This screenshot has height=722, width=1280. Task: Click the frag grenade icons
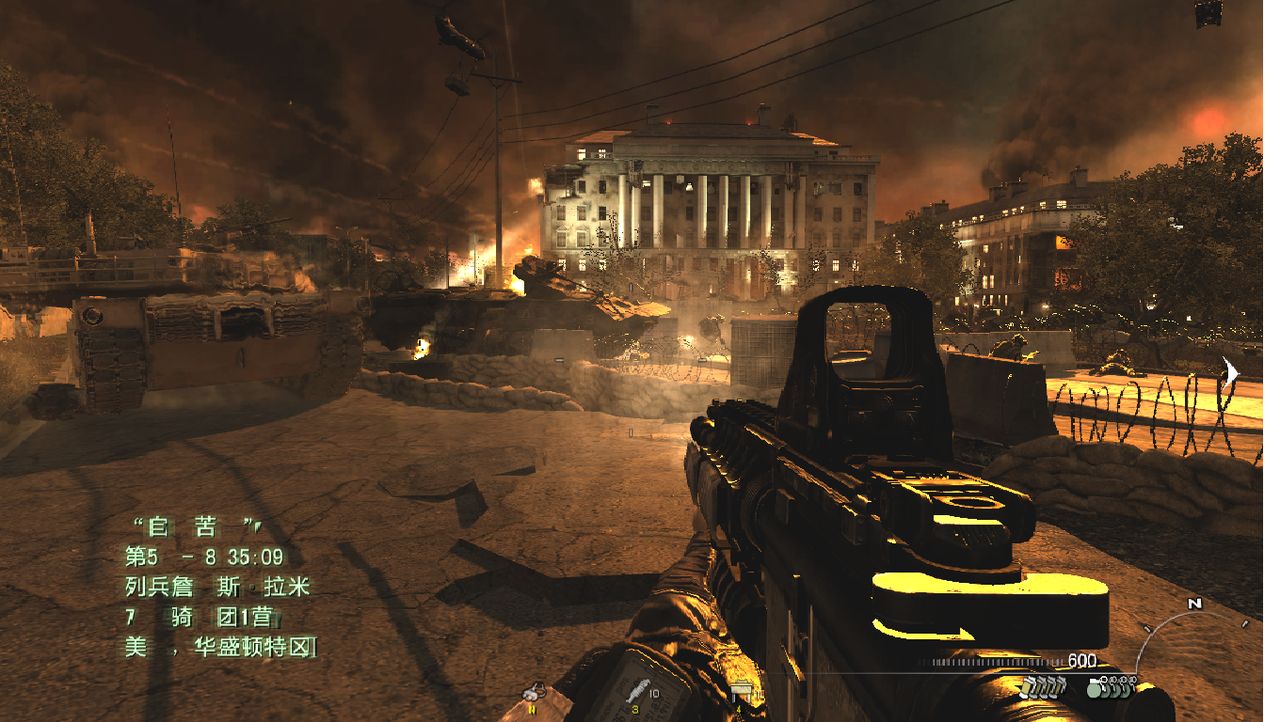[1111, 687]
